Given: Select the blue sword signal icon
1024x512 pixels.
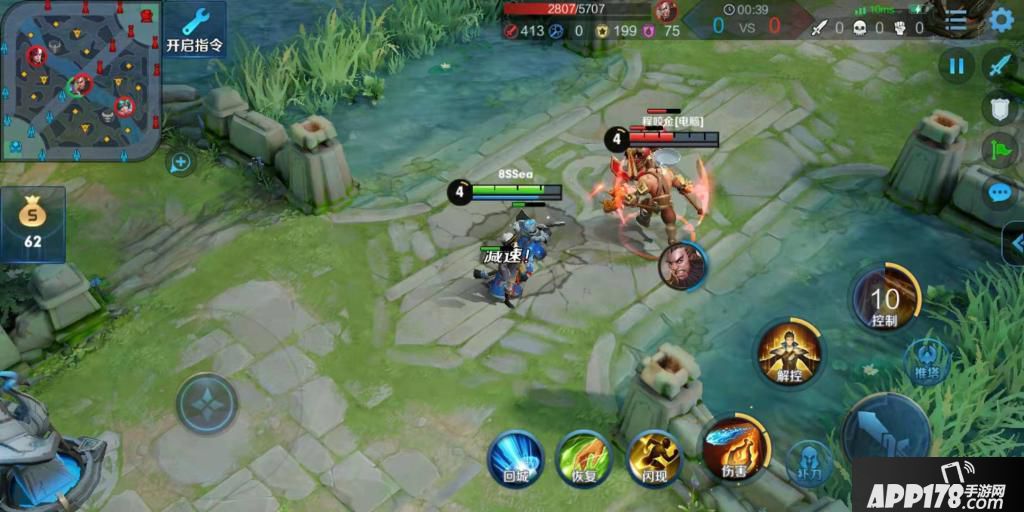Looking at the screenshot, I should pos(1000,66).
